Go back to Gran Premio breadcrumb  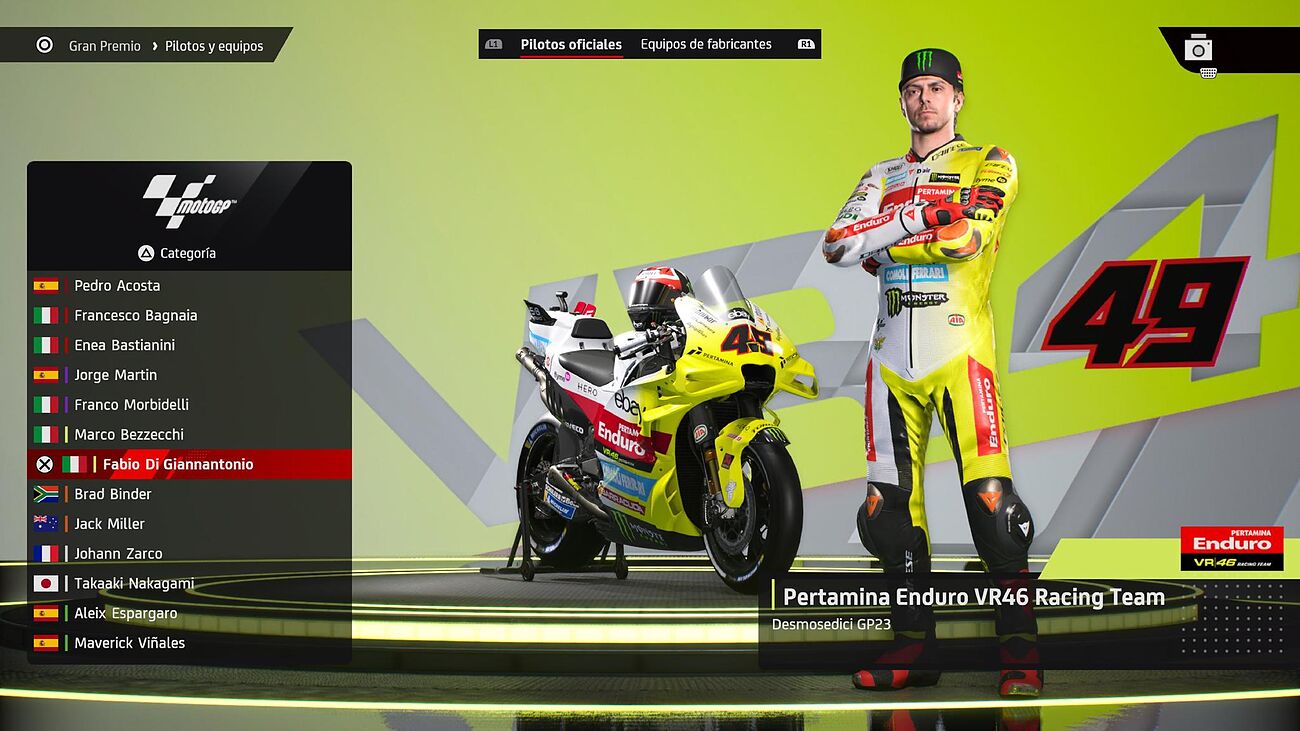coord(104,46)
